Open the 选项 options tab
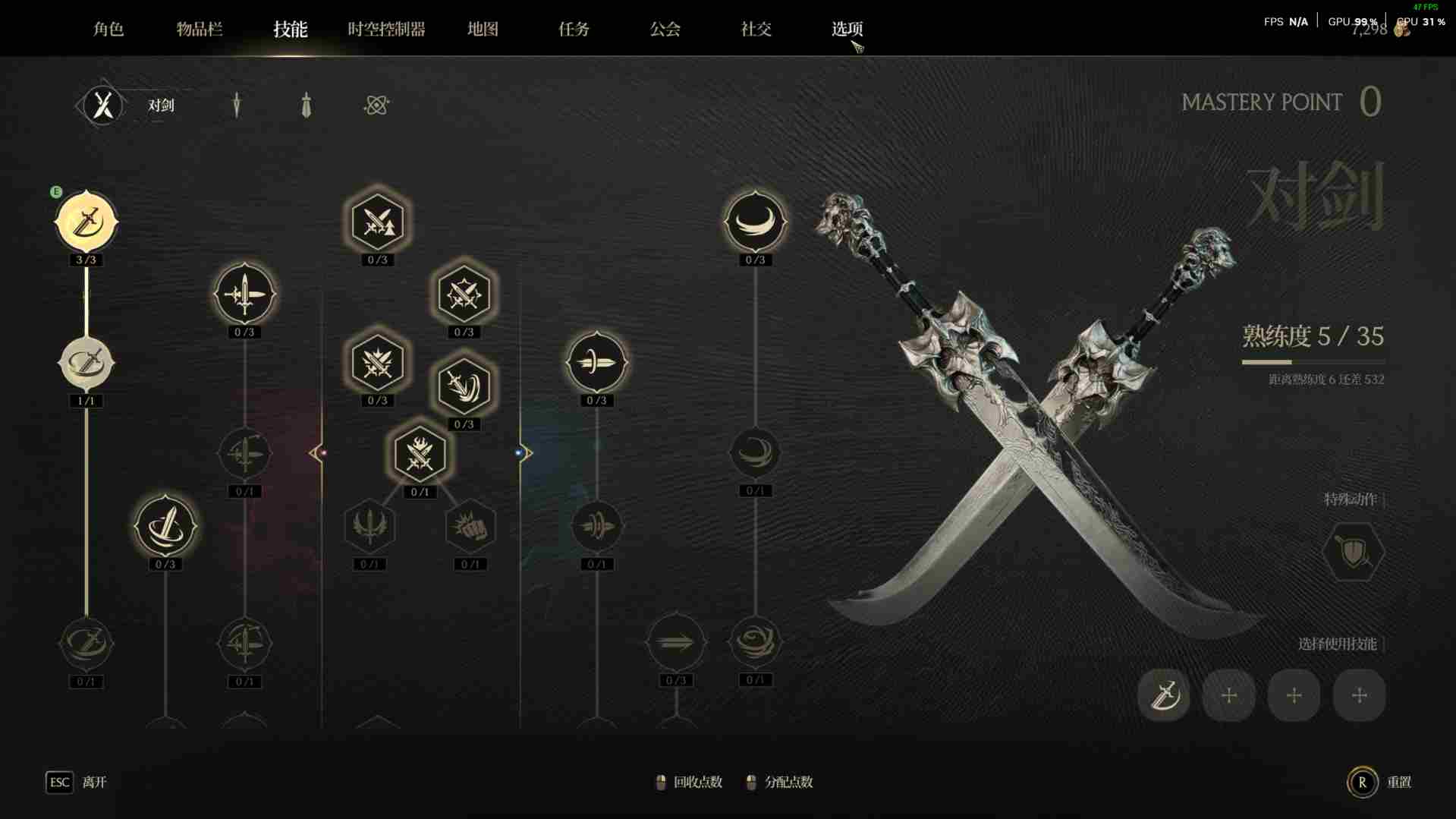 [847, 29]
